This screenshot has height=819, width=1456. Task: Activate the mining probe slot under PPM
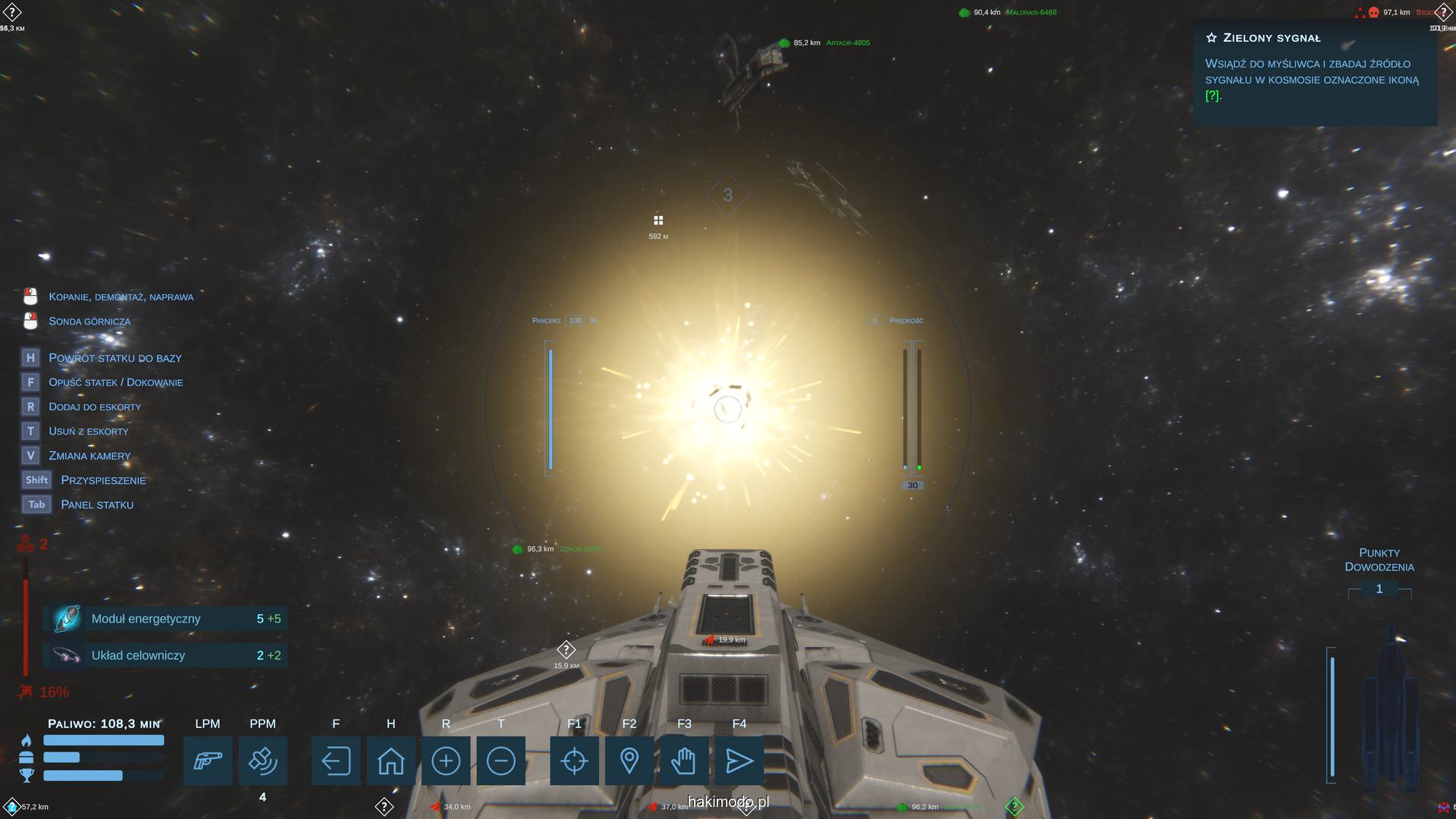[x=262, y=761]
